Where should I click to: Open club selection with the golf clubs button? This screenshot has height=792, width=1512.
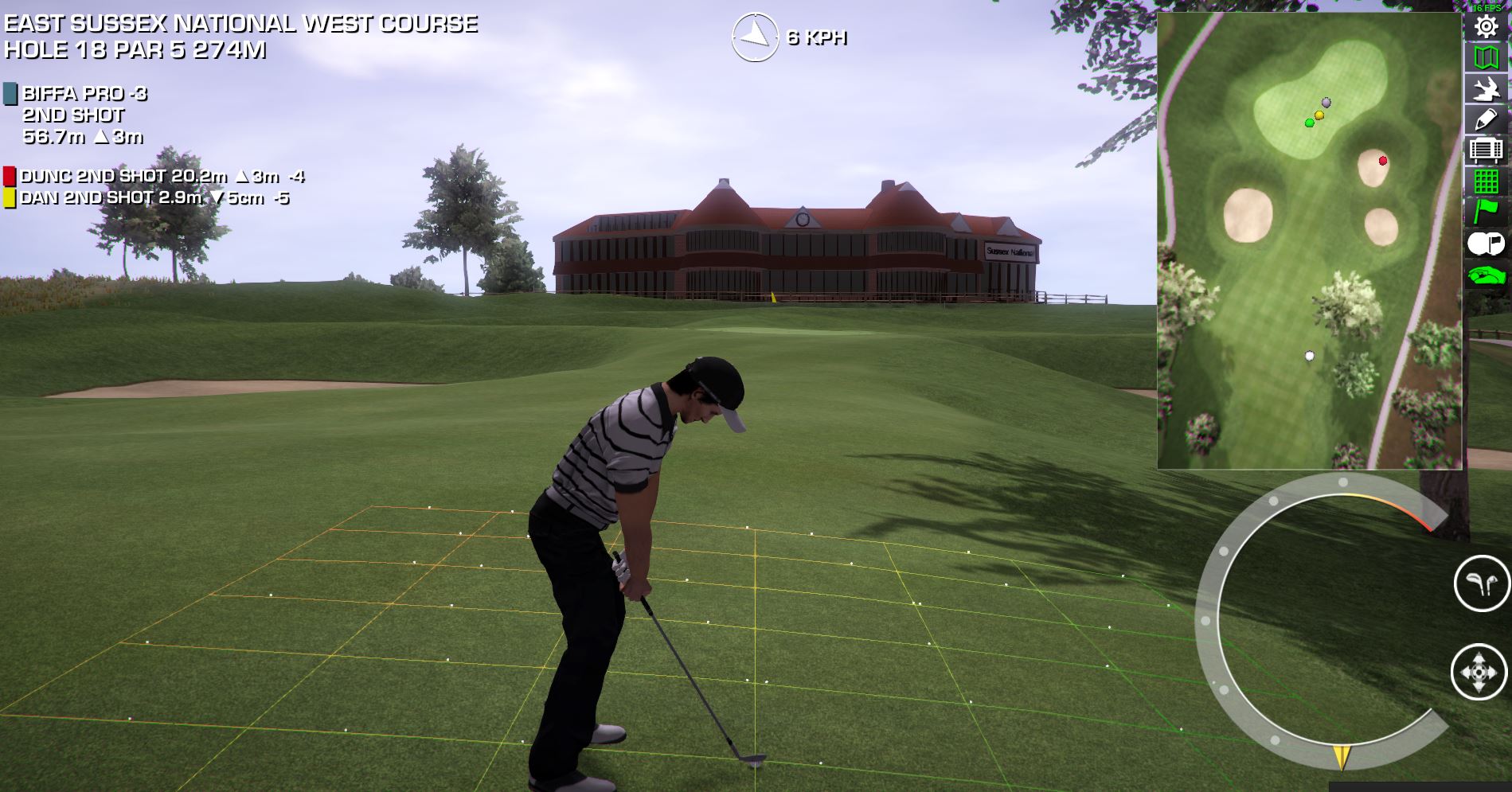pyautogui.click(x=1481, y=583)
